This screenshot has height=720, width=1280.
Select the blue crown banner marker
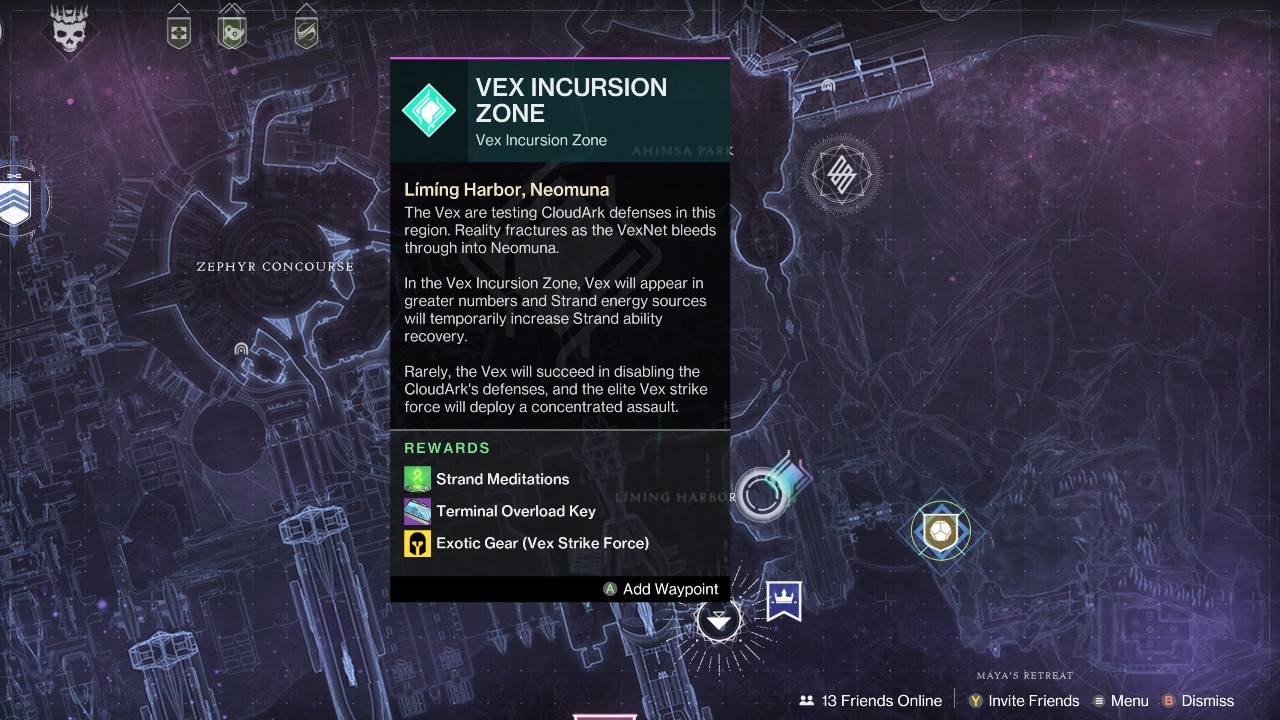tap(784, 600)
